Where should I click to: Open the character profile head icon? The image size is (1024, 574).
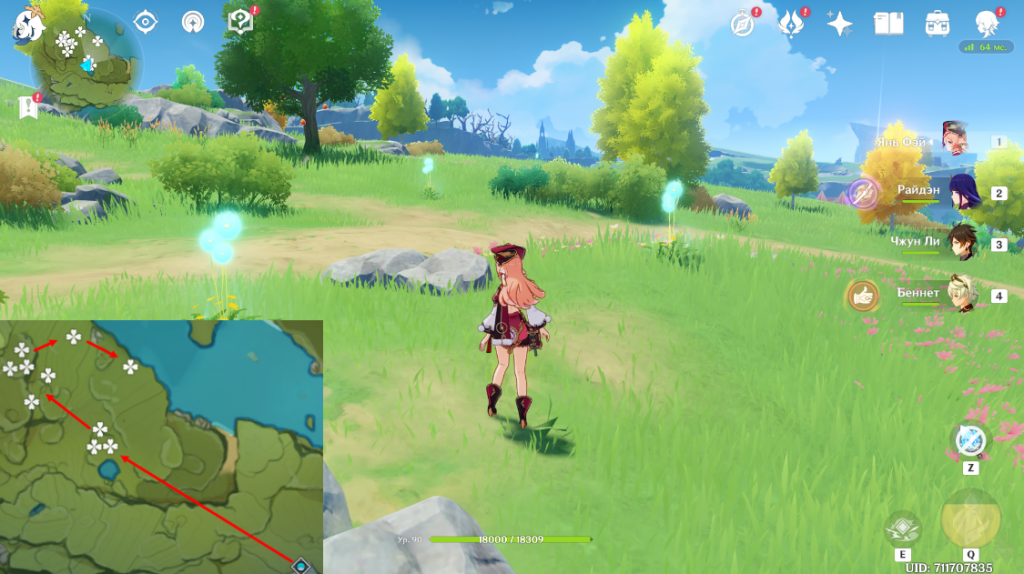pyautogui.click(x=988, y=23)
